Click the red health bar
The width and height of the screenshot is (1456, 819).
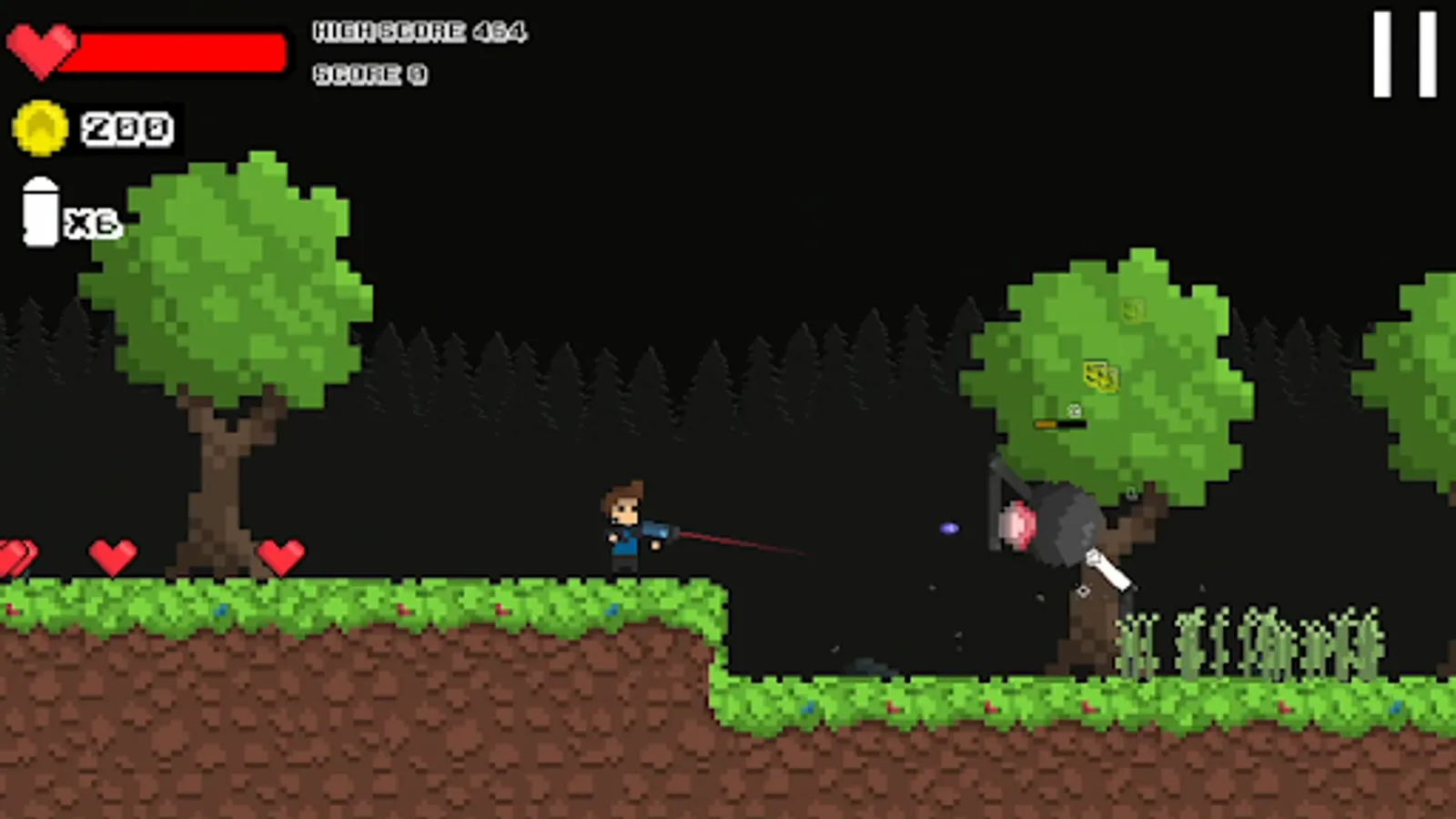182,53
